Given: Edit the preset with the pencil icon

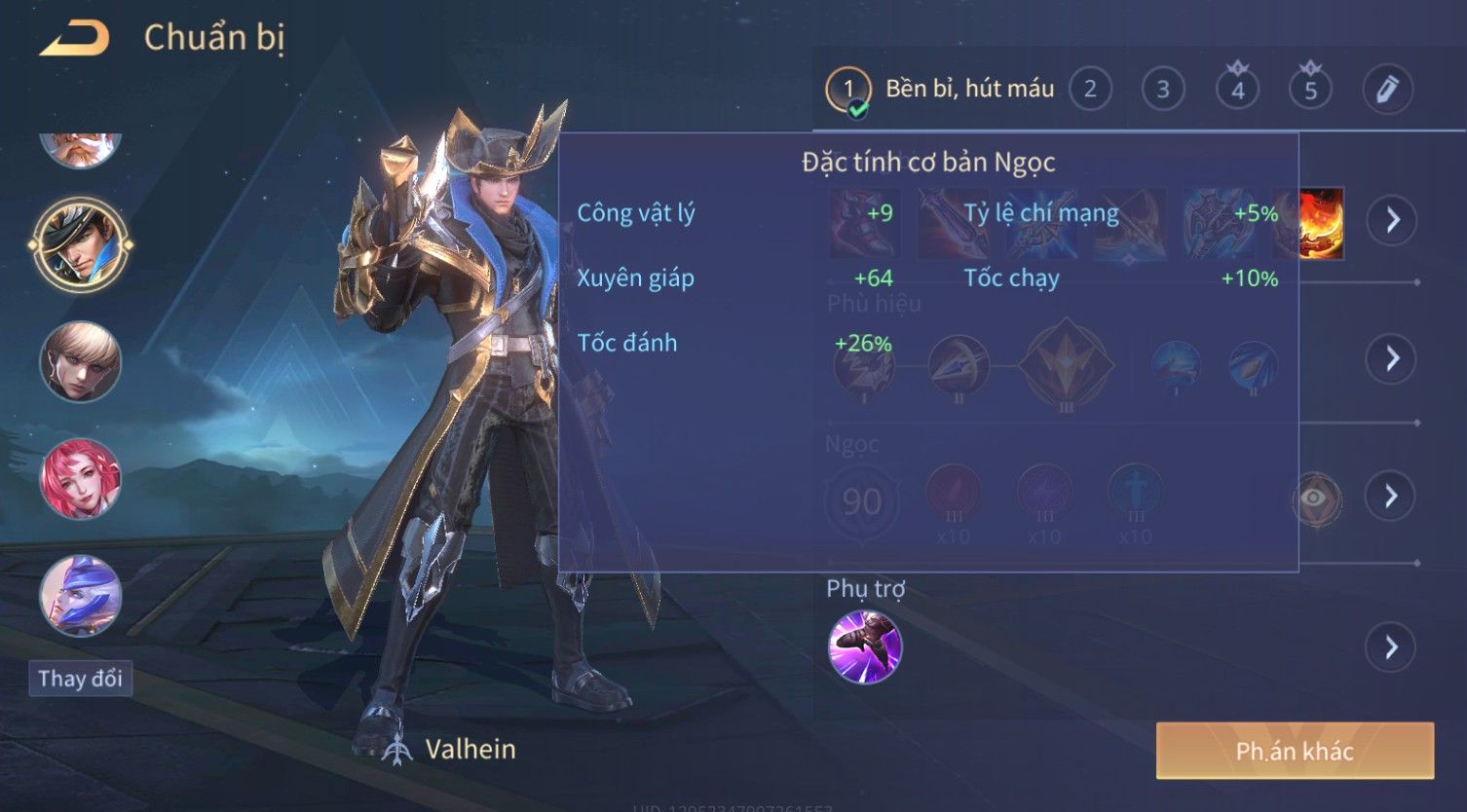Looking at the screenshot, I should (x=1387, y=90).
